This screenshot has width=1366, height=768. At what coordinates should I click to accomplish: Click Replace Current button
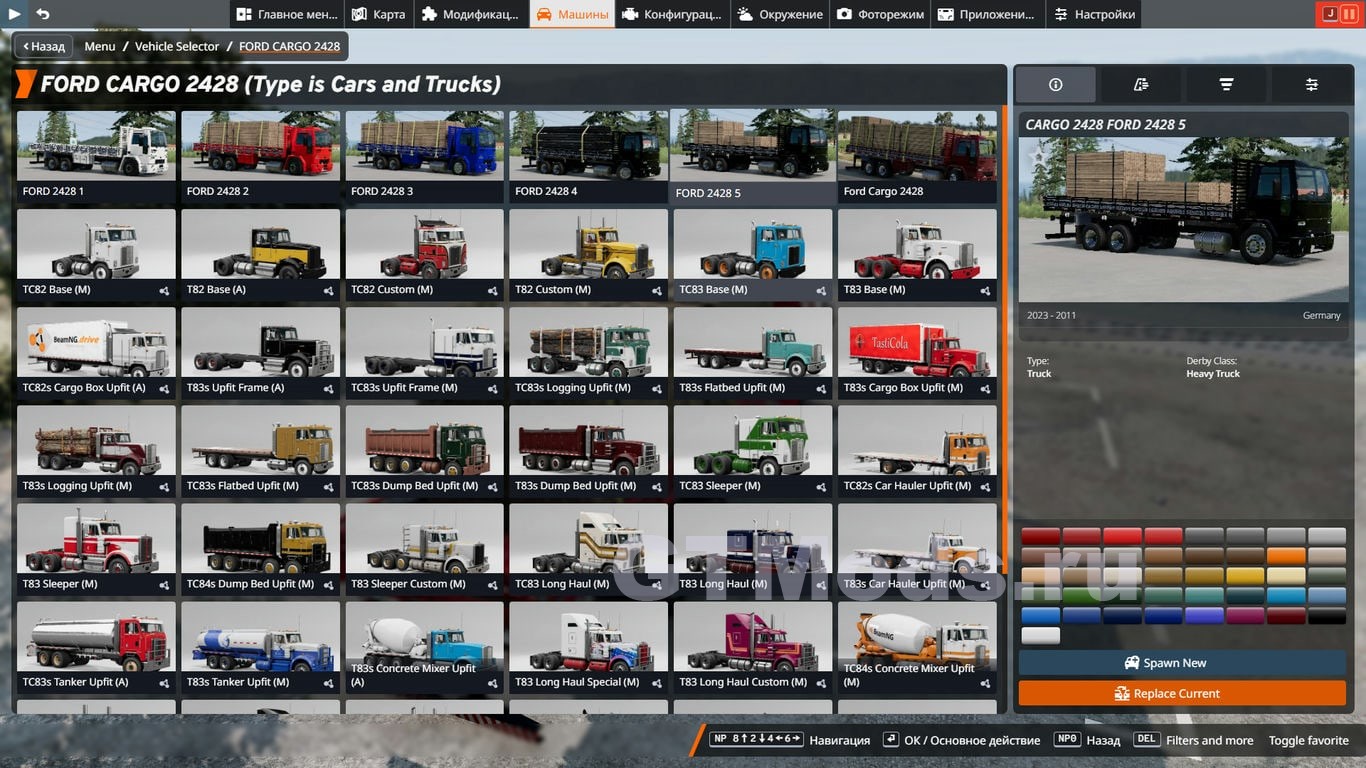(x=1183, y=693)
